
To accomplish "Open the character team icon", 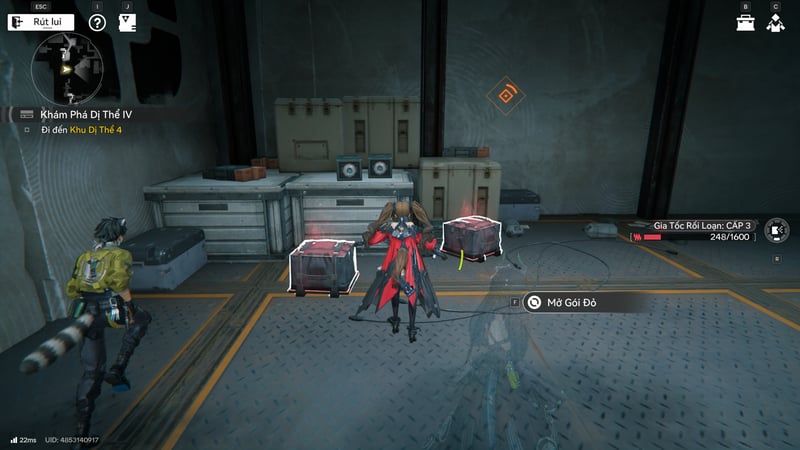I will click(x=775, y=22).
